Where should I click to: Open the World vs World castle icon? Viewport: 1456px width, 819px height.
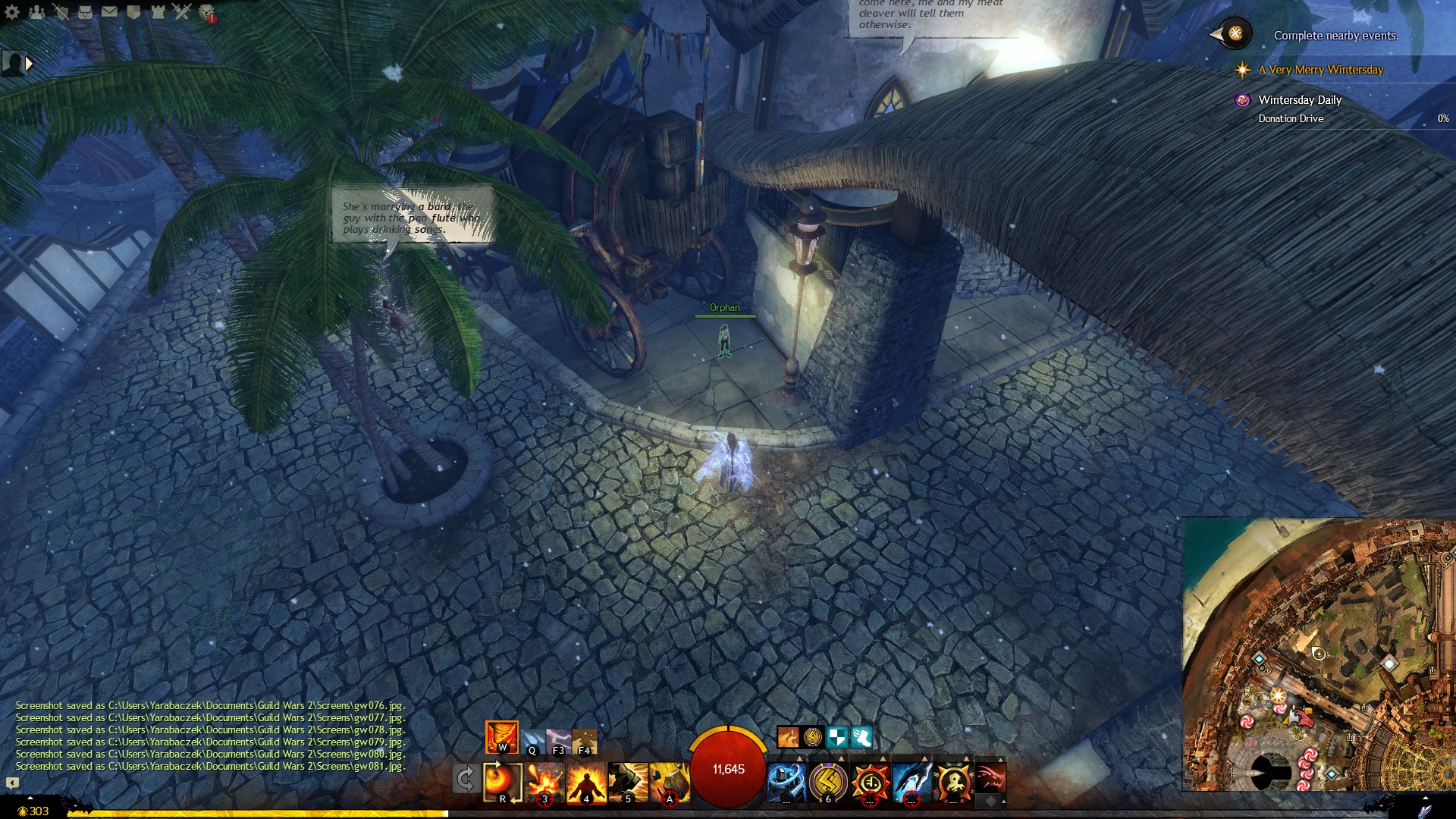tap(158, 12)
